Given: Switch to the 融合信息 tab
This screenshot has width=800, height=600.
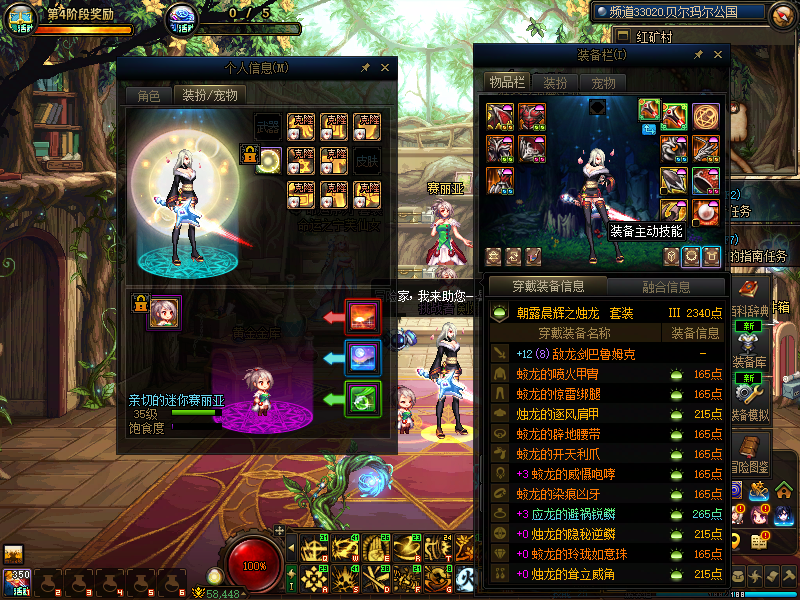Looking at the screenshot, I should click(665, 287).
